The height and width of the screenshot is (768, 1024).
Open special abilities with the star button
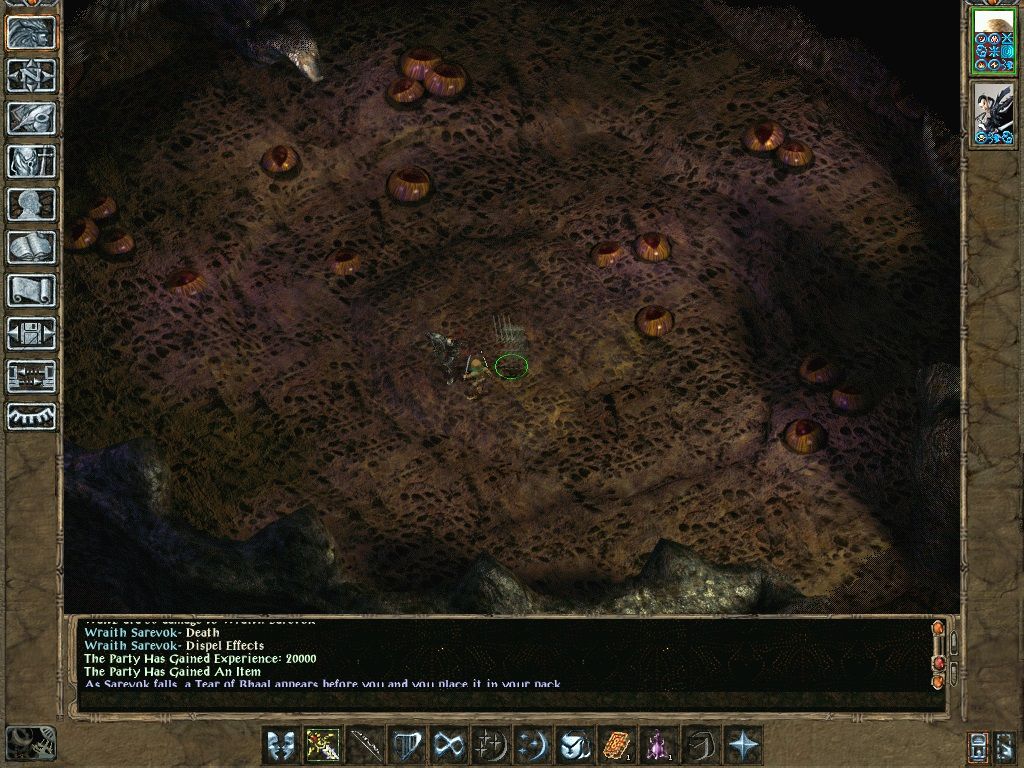tap(743, 745)
